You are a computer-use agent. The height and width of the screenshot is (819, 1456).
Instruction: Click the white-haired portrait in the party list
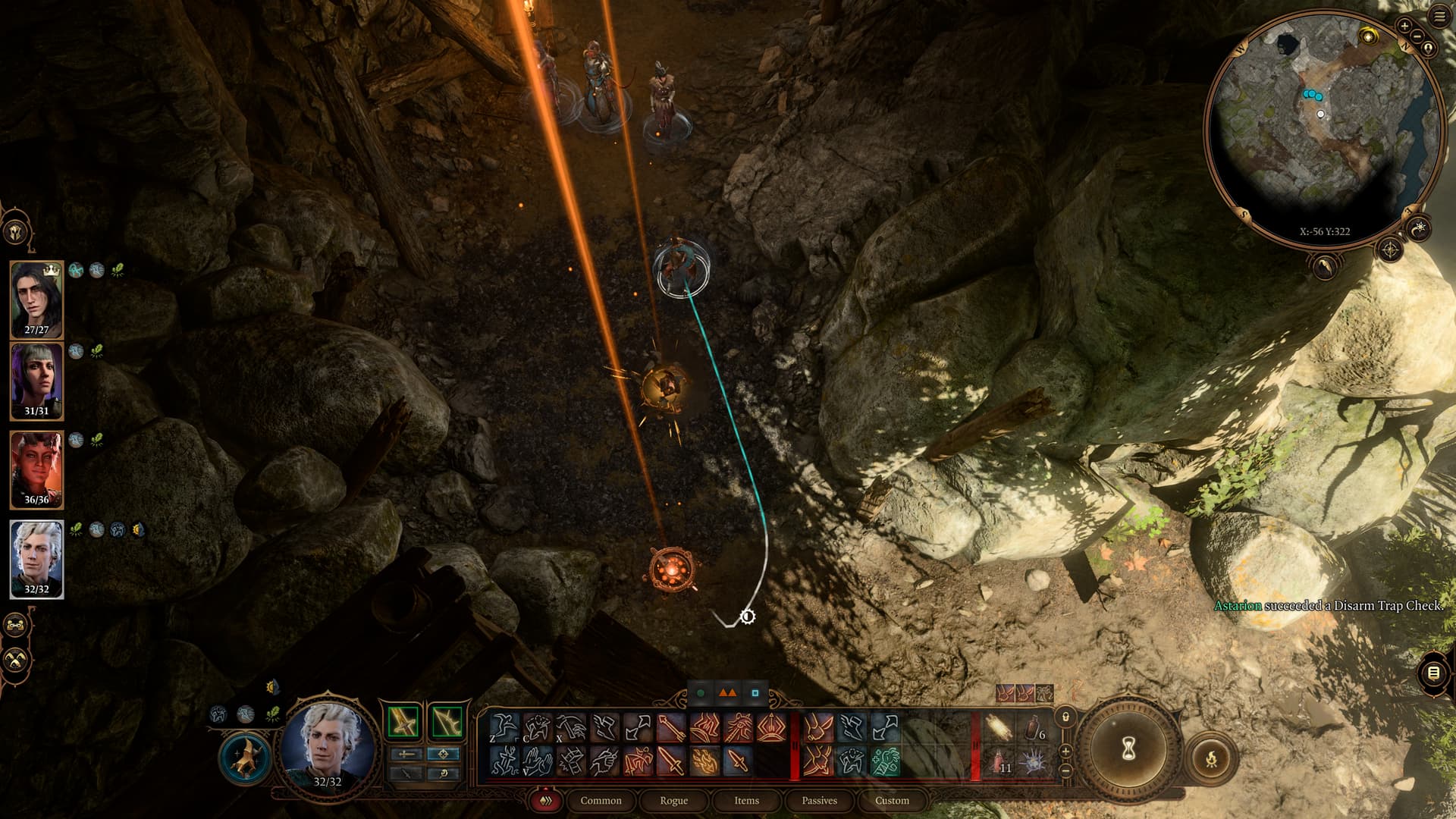pyautogui.click(x=36, y=557)
